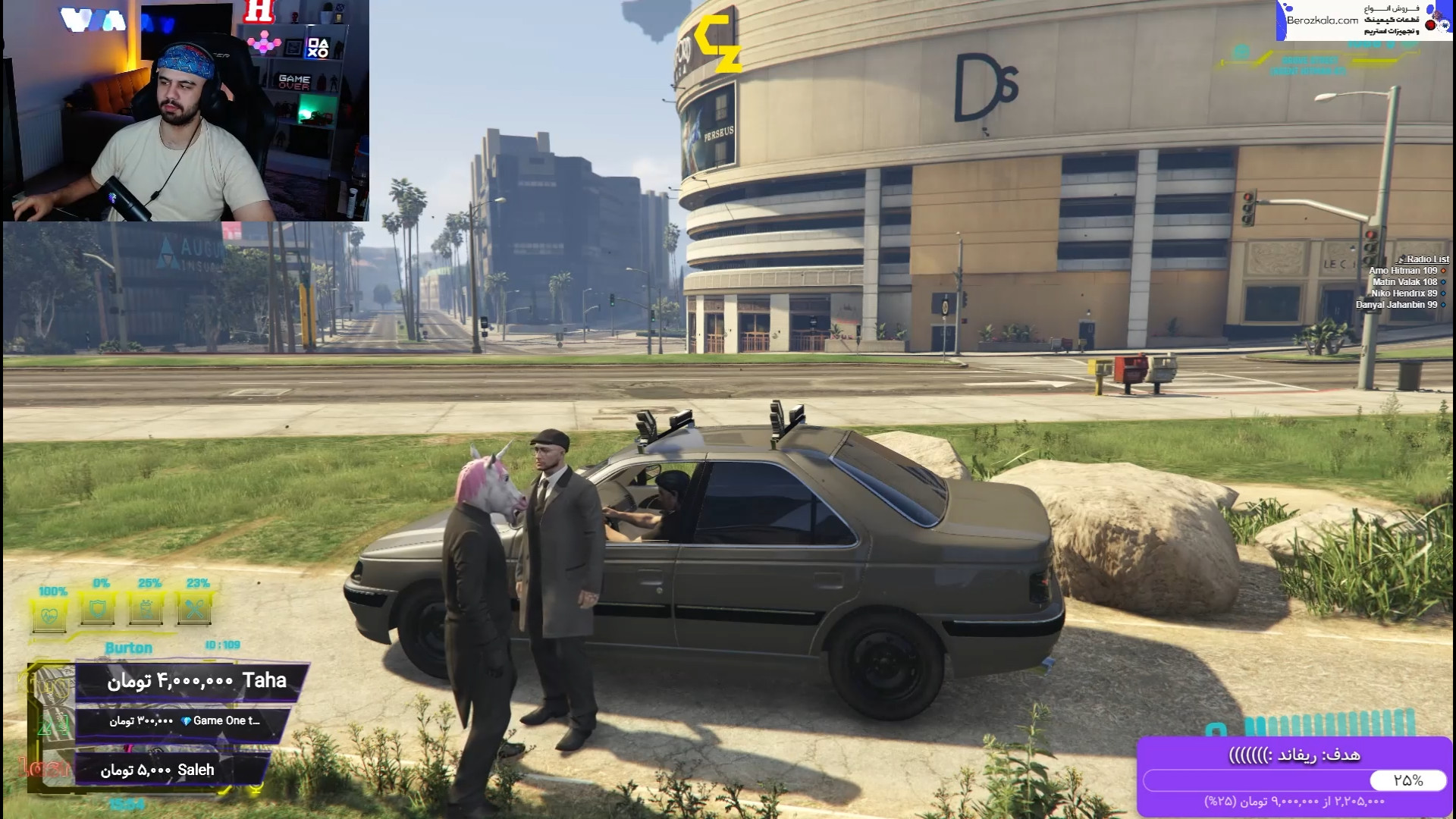Select Danyal Jahanbin 99 radio member
This screenshot has width=1456, height=819.
(x=1396, y=305)
